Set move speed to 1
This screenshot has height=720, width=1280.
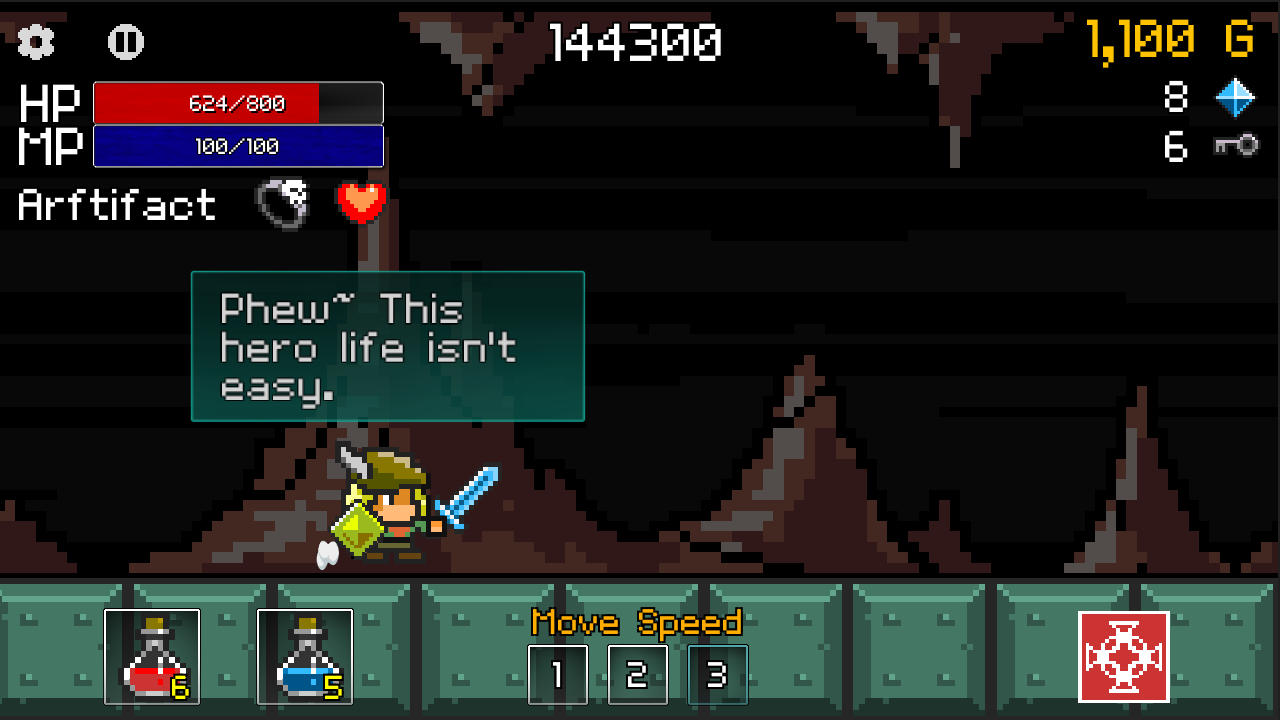pyautogui.click(x=559, y=675)
